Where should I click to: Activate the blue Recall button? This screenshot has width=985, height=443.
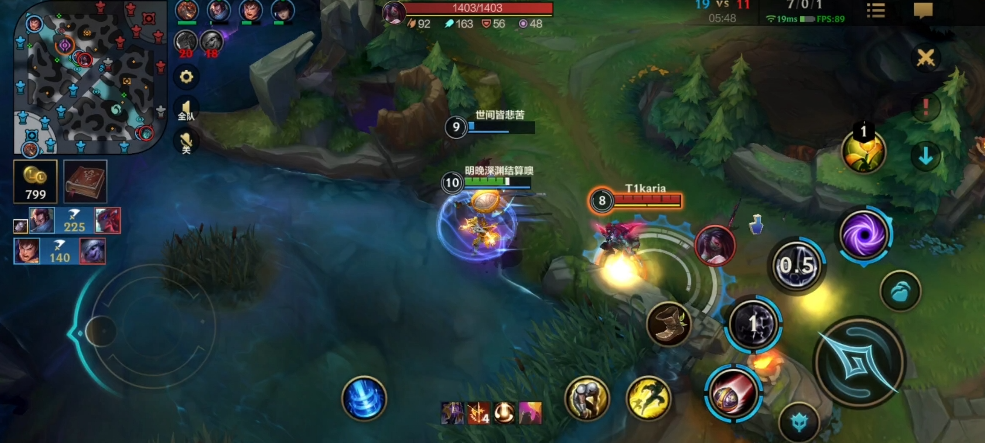tap(363, 398)
